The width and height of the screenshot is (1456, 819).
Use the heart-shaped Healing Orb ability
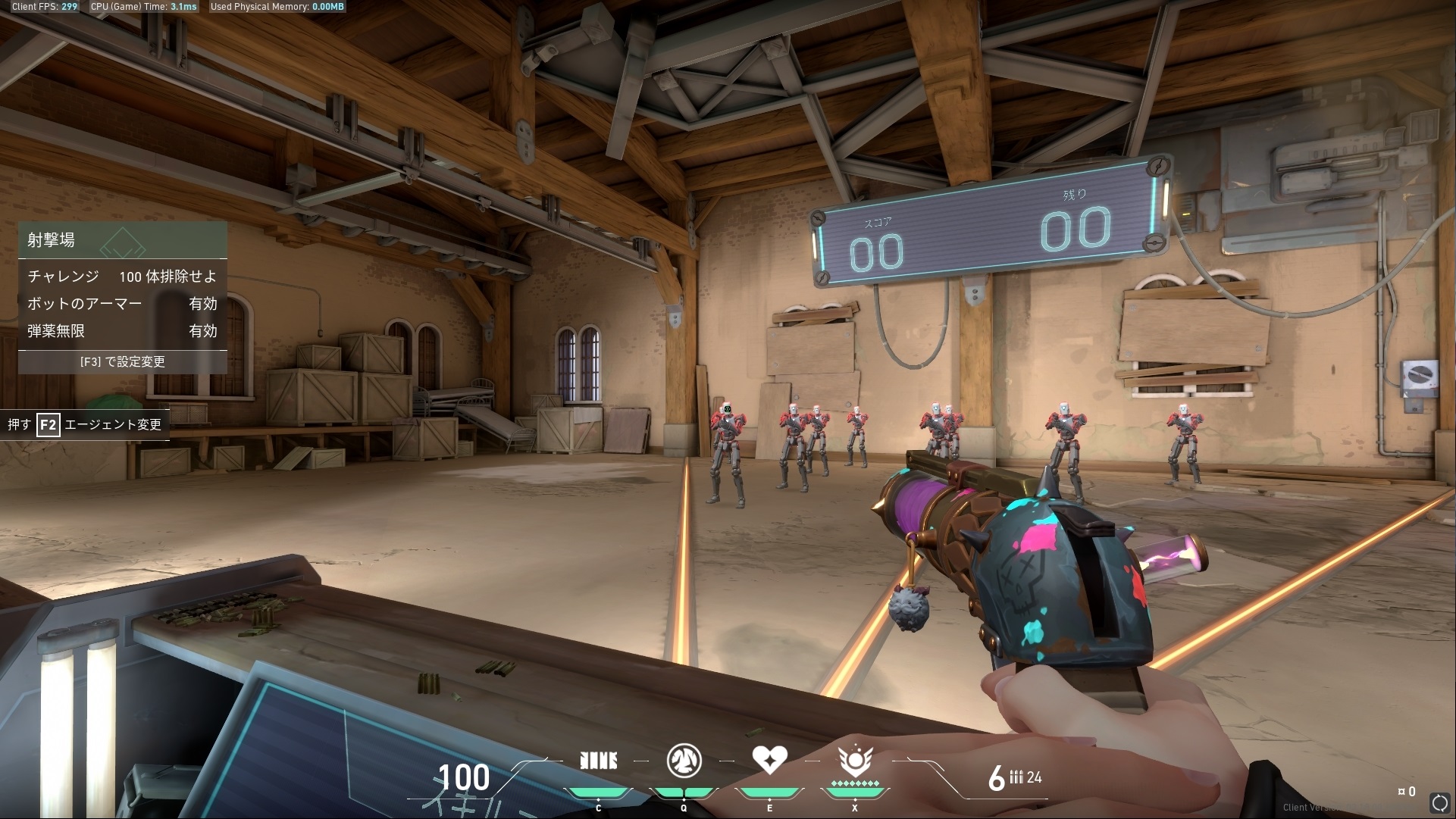(769, 759)
